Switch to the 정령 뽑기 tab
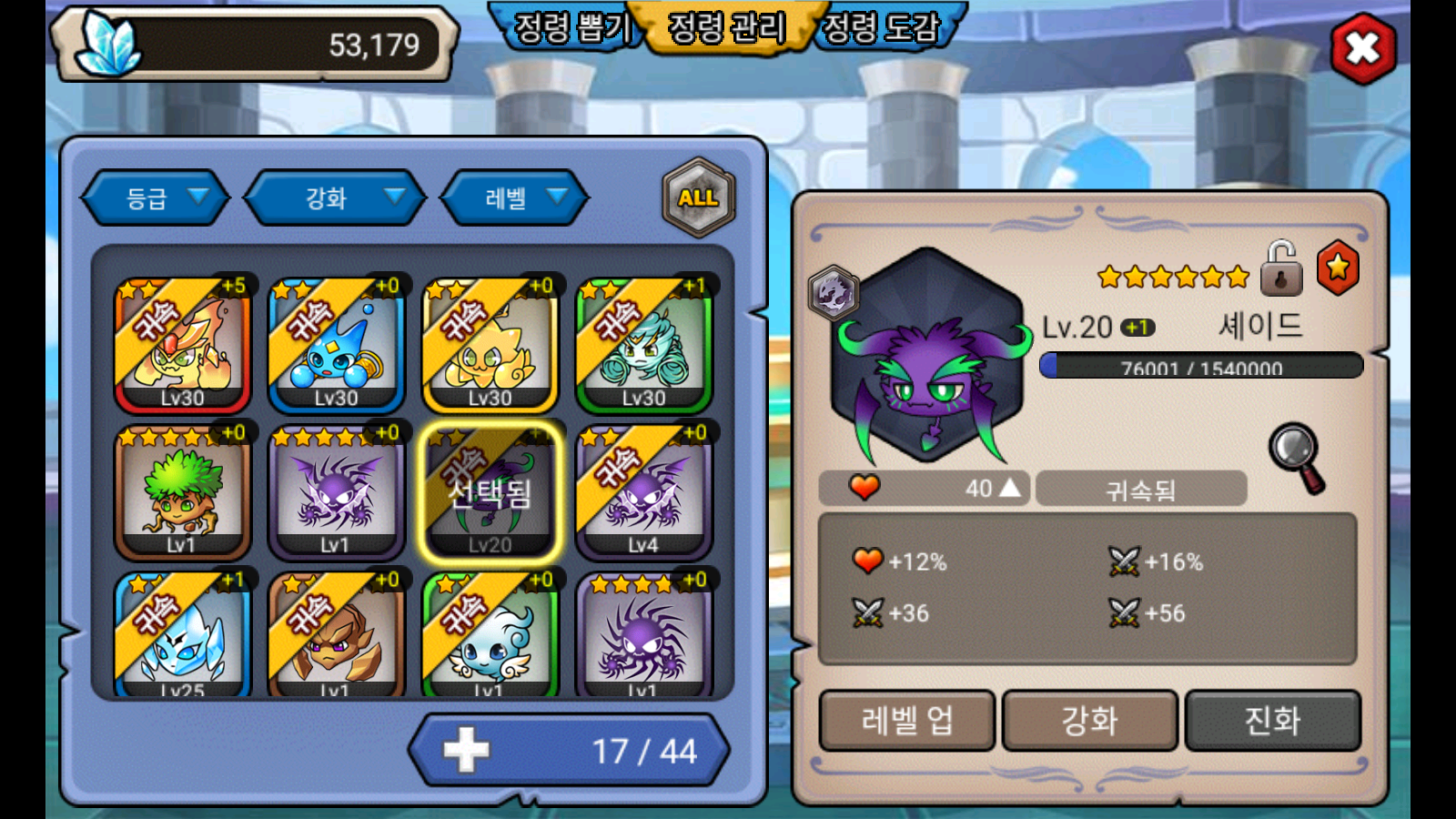1456x819 pixels. coord(571,27)
